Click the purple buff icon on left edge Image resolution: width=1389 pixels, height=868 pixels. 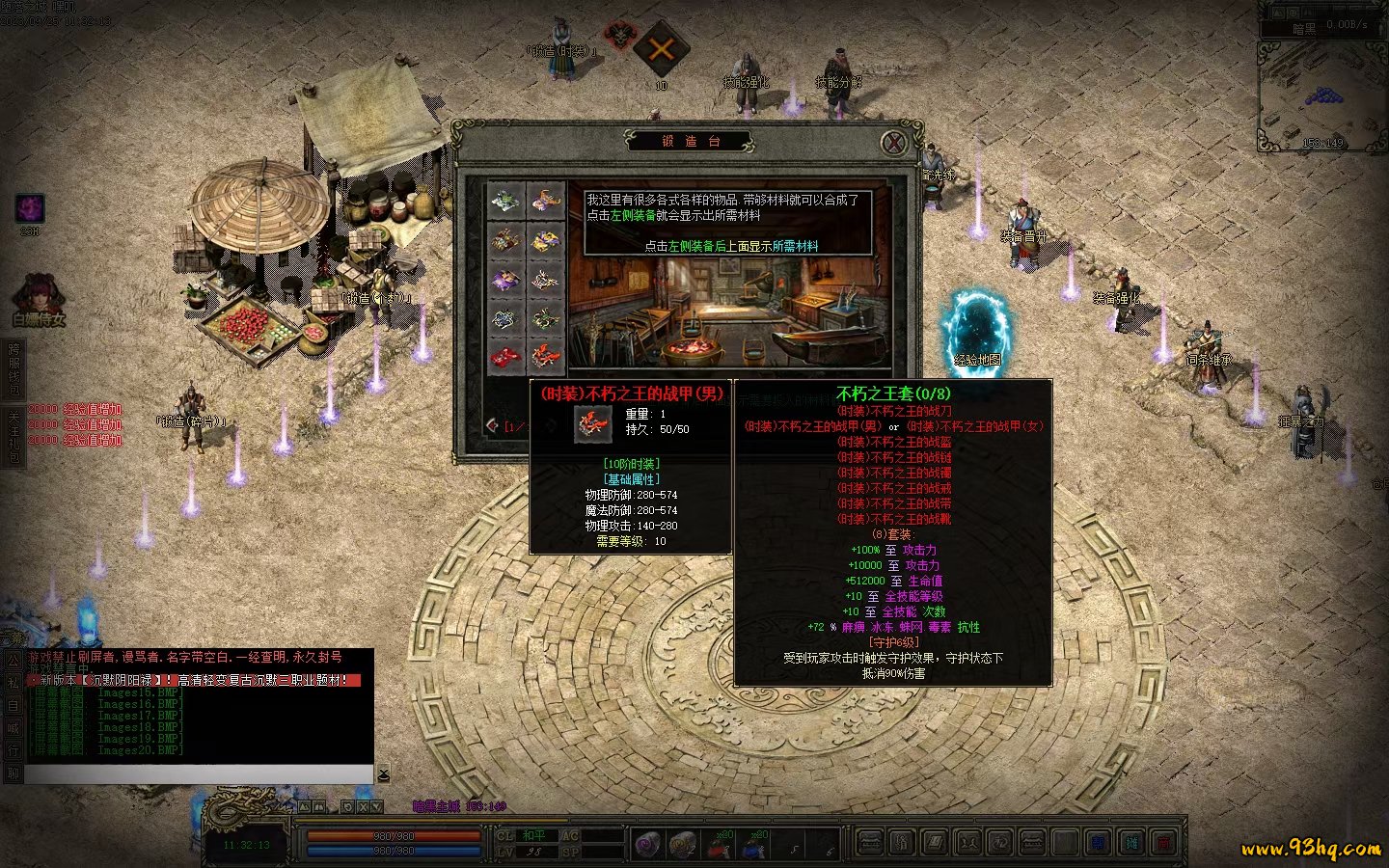coord(30,207)
